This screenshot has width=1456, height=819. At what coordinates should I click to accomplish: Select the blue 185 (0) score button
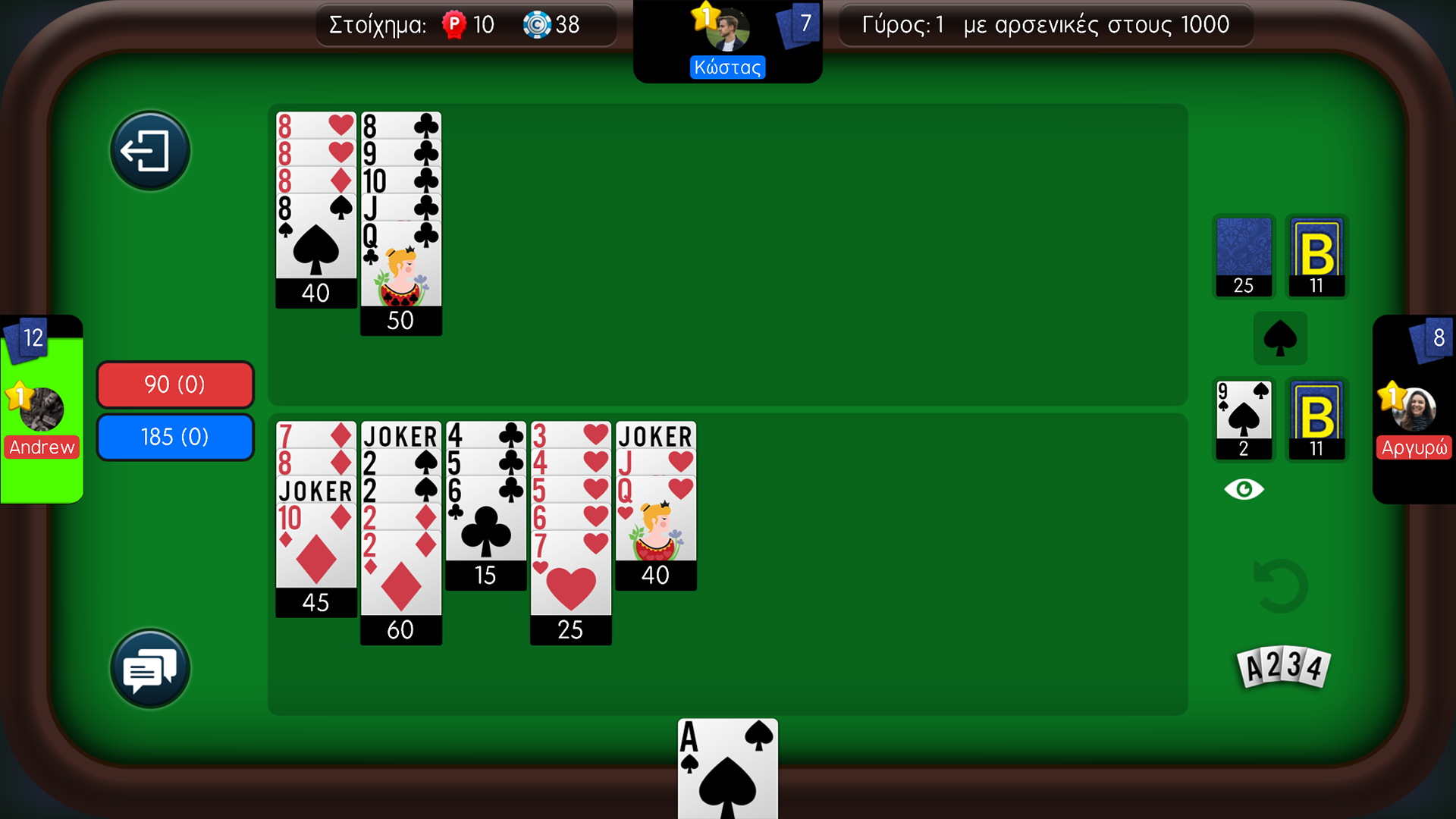click(x=174, y=437)
